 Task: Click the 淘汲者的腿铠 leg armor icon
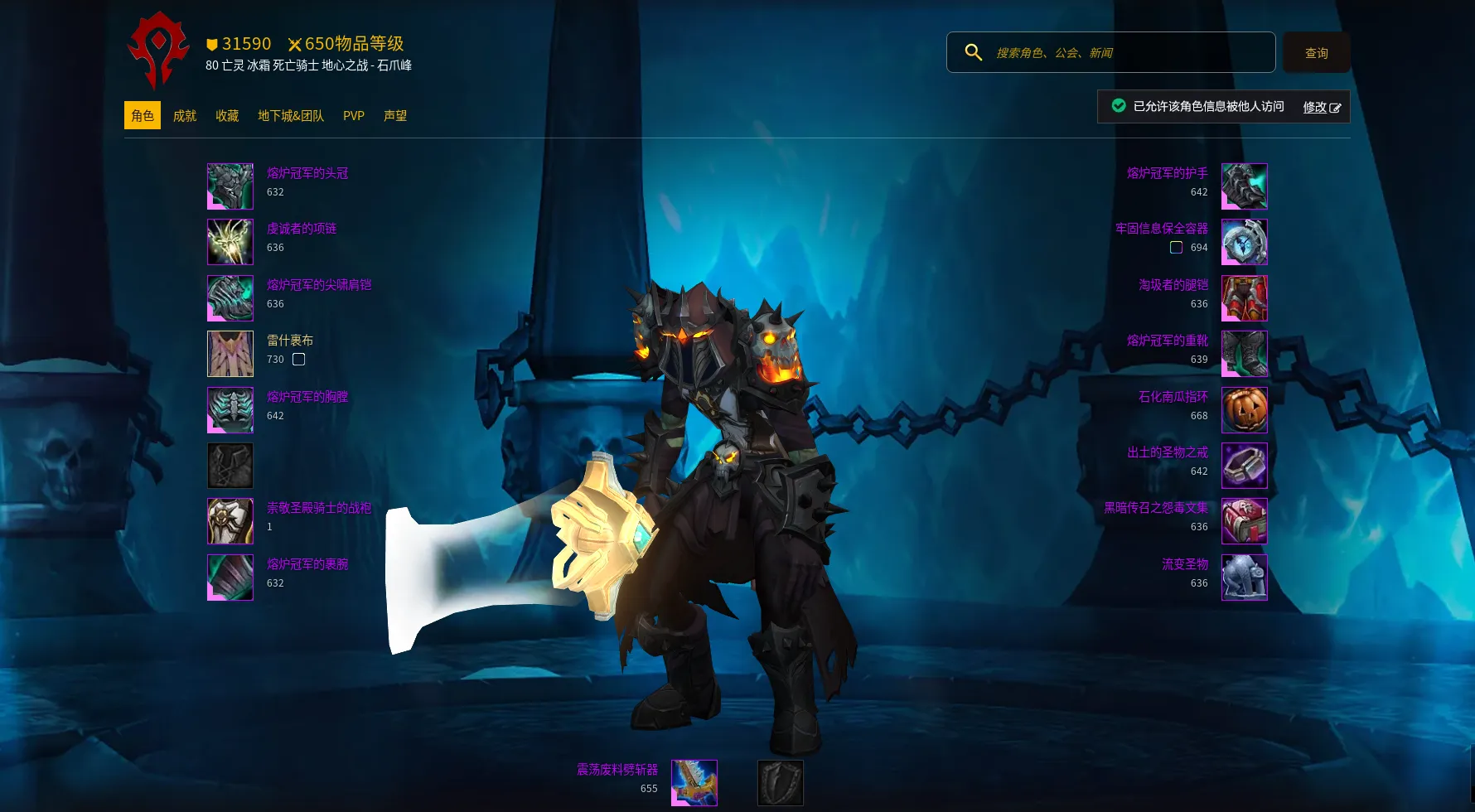tap(1244, 298)
